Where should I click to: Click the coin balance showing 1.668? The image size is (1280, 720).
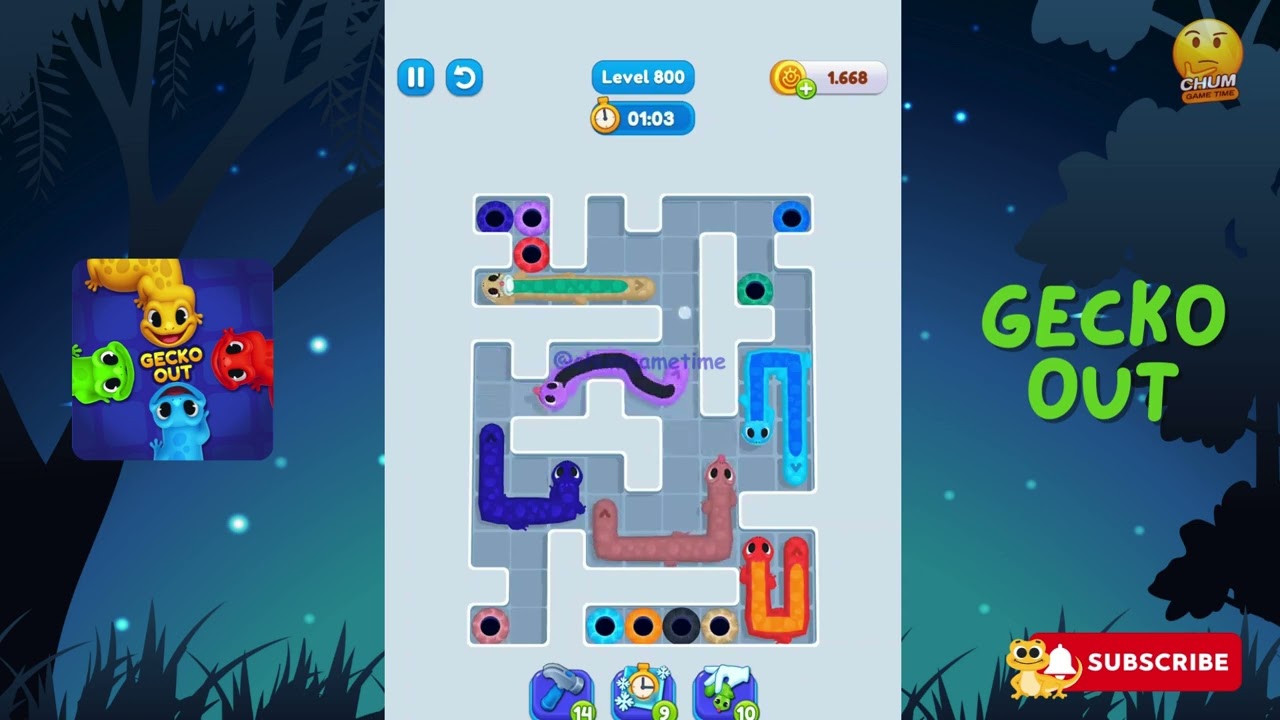[x=847, y=77]
